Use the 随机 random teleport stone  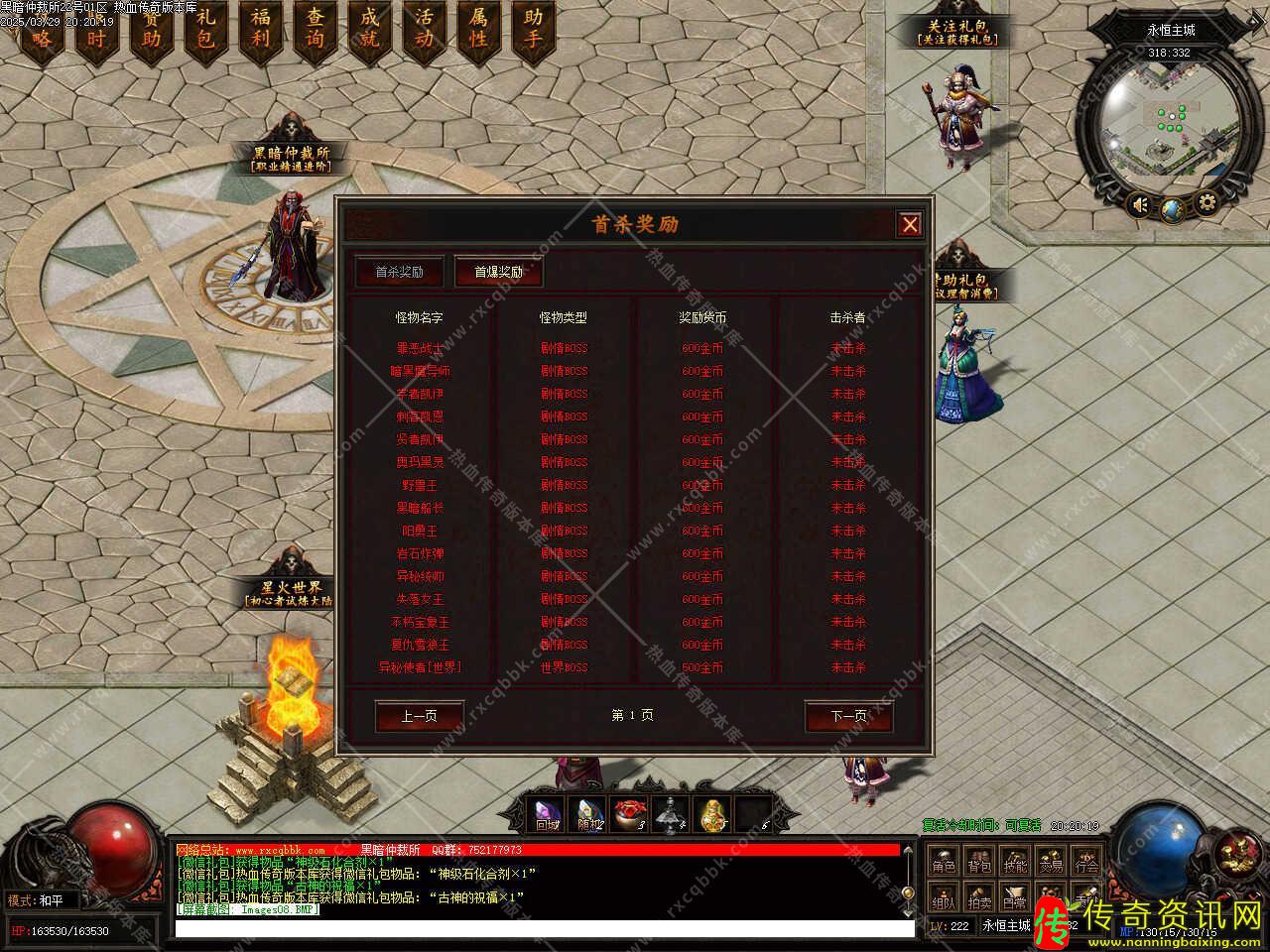(x=590, y=813)
